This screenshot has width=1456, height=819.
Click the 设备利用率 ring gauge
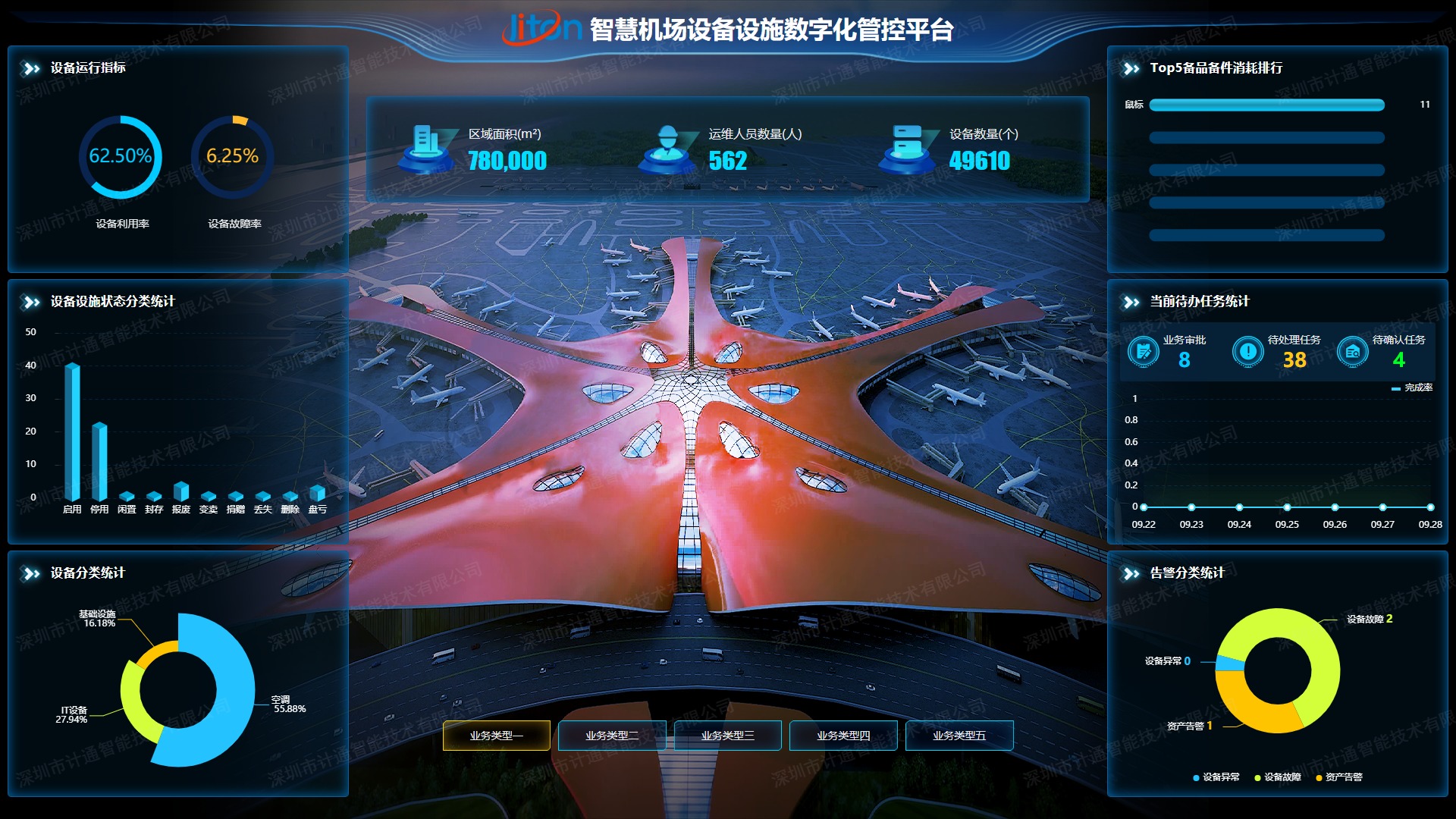click(x=121, y=157)
